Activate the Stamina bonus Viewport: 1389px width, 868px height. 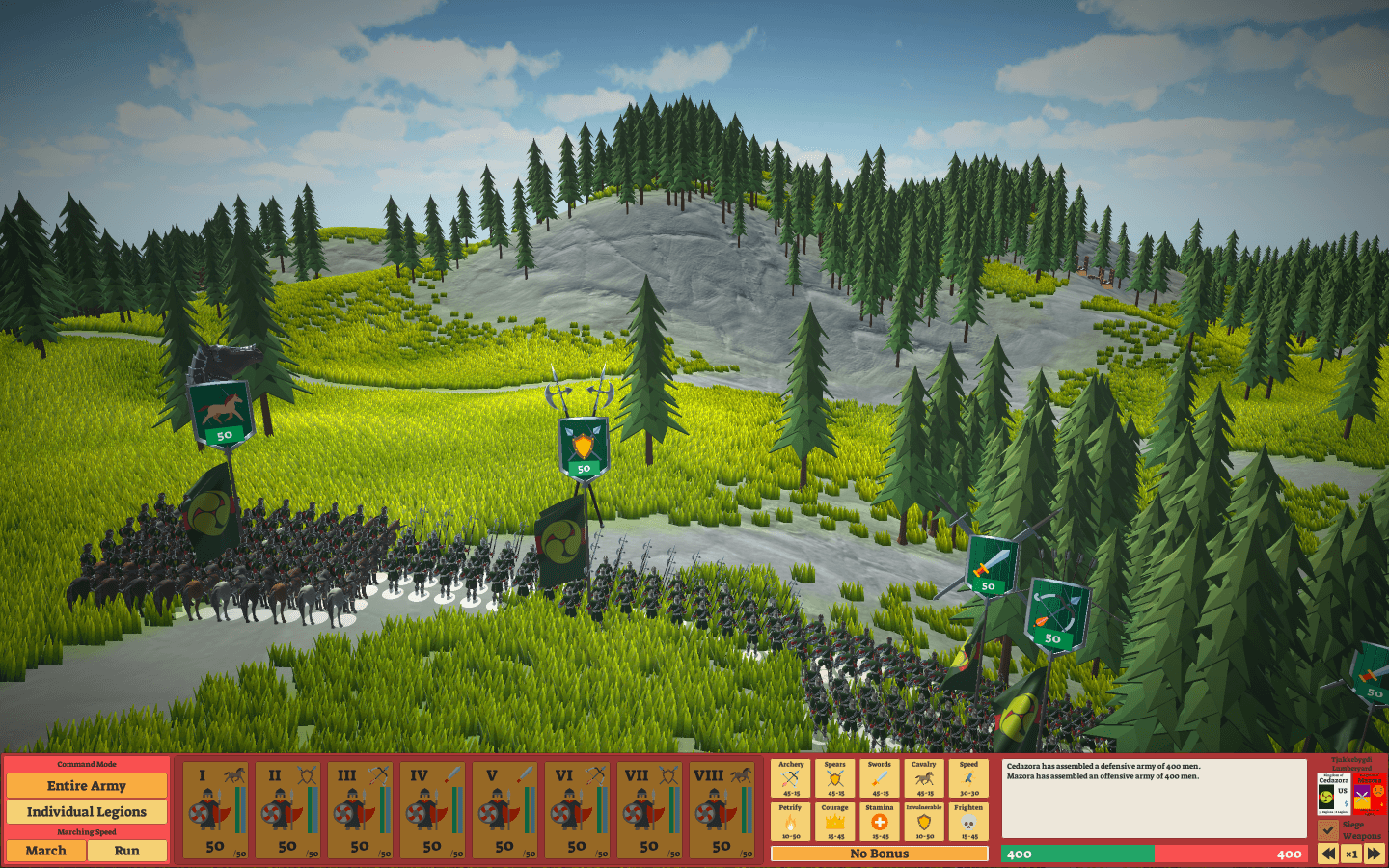pos(880,822)
